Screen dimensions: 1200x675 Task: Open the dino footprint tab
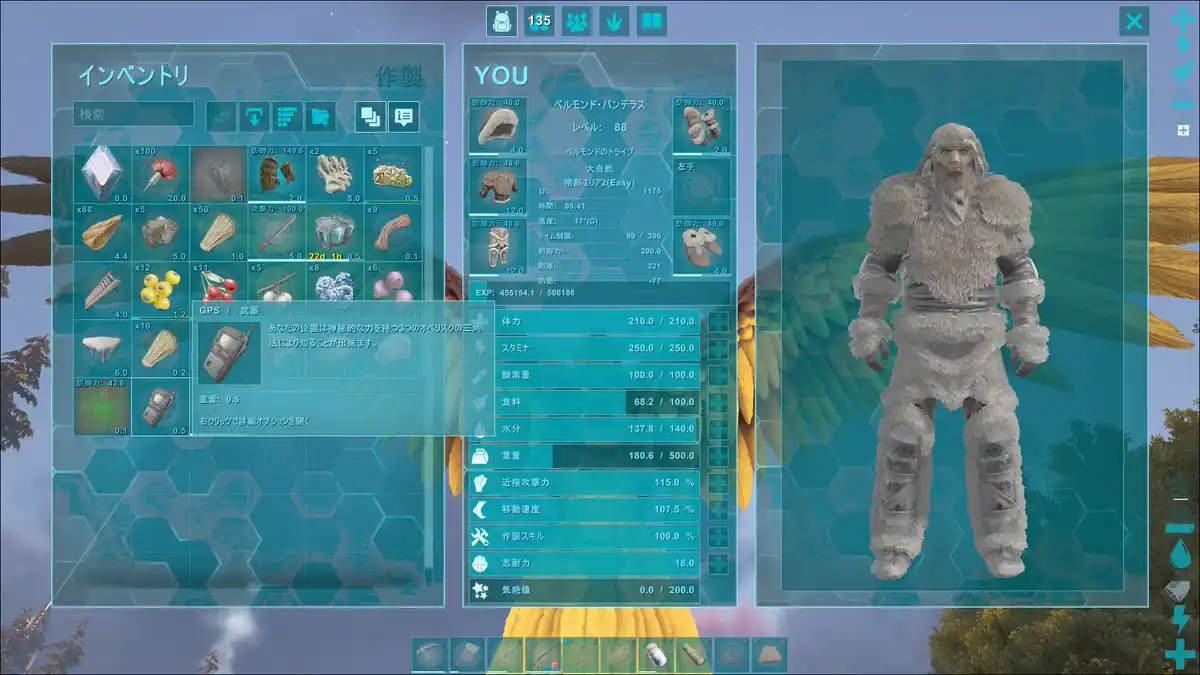pyautogui.click(x=614, y=21)
